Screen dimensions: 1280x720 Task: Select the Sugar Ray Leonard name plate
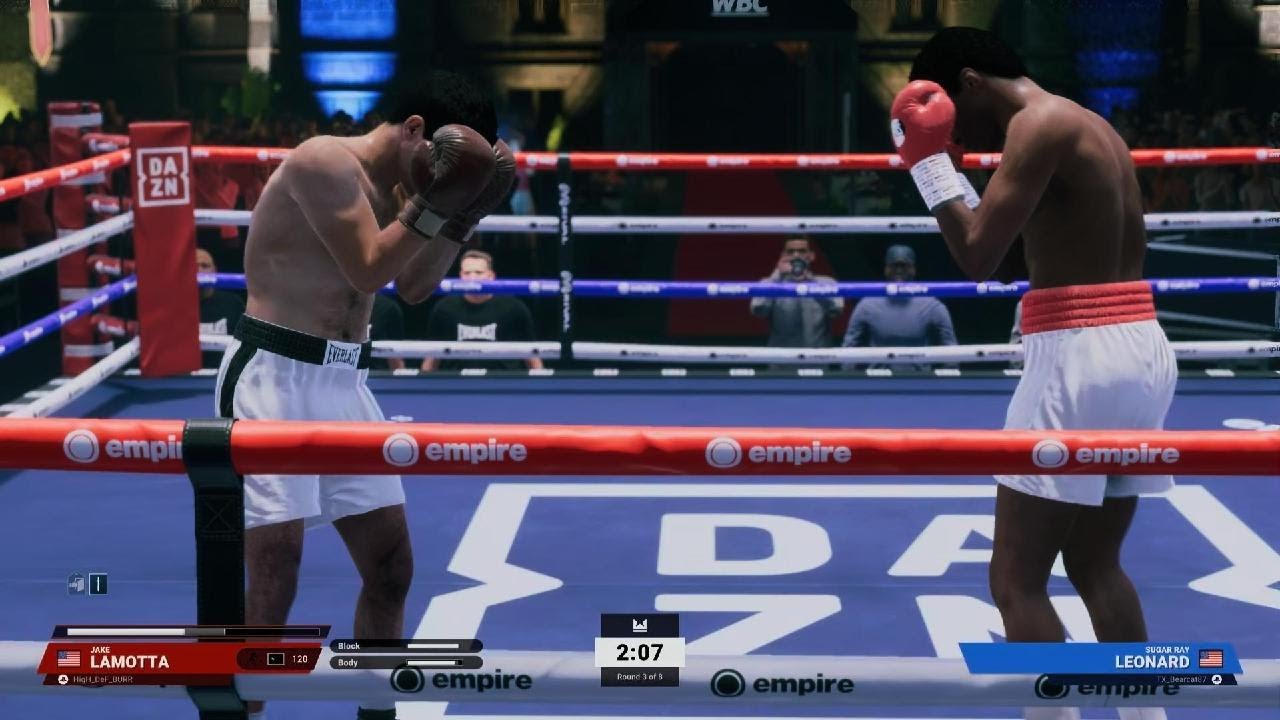click(1152, 659)
